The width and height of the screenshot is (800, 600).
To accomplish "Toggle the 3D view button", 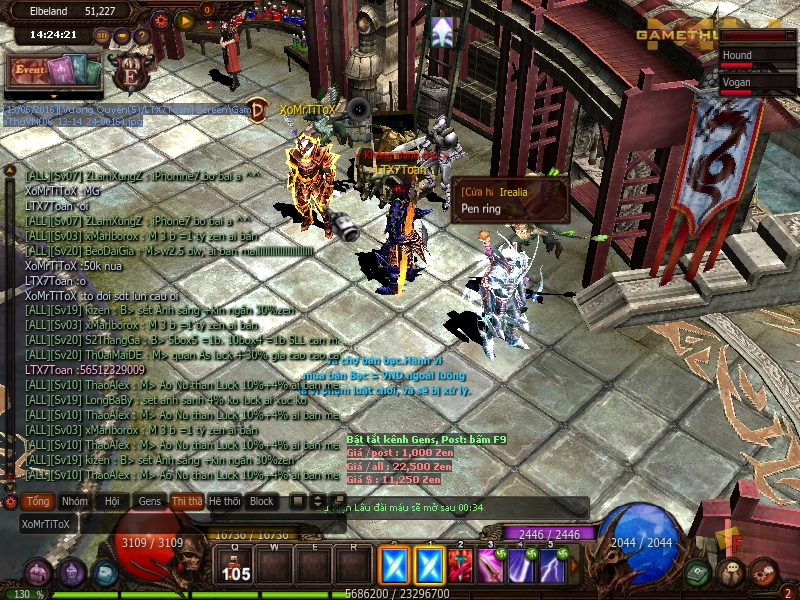I will click(x=102, y=36).
